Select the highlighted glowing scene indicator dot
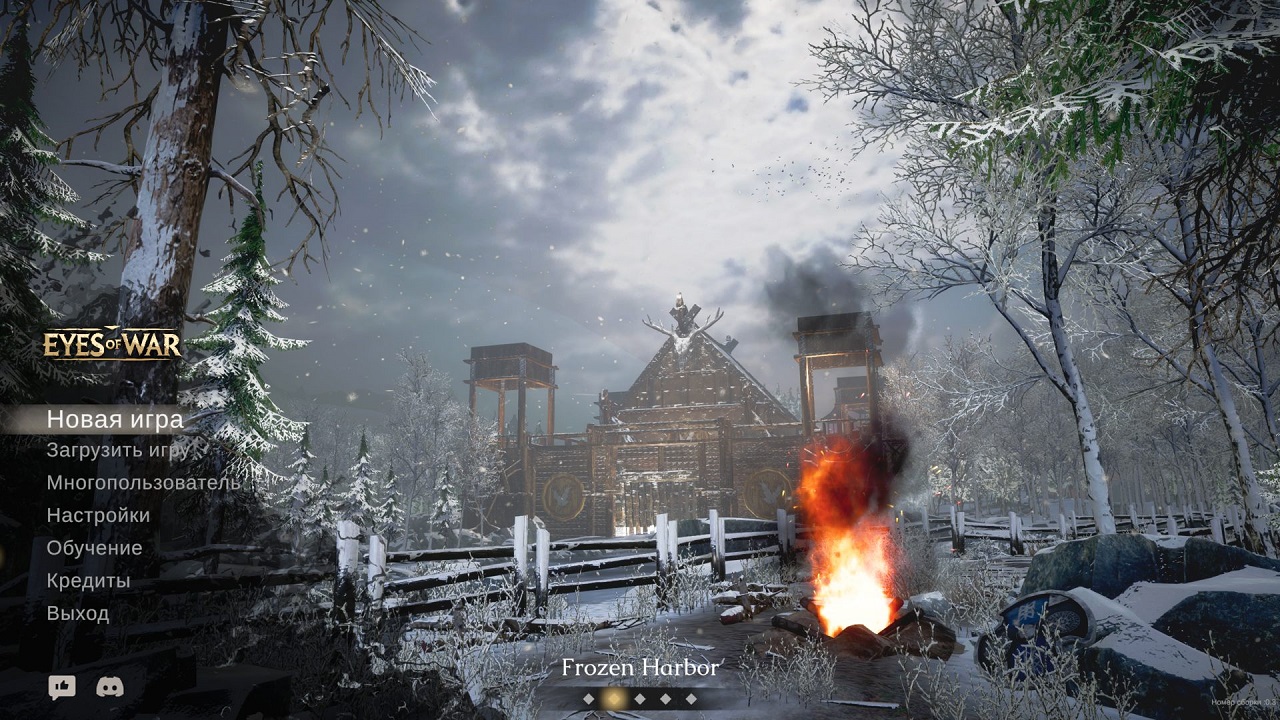This screenshot has width=1280, height=720. 614,698
